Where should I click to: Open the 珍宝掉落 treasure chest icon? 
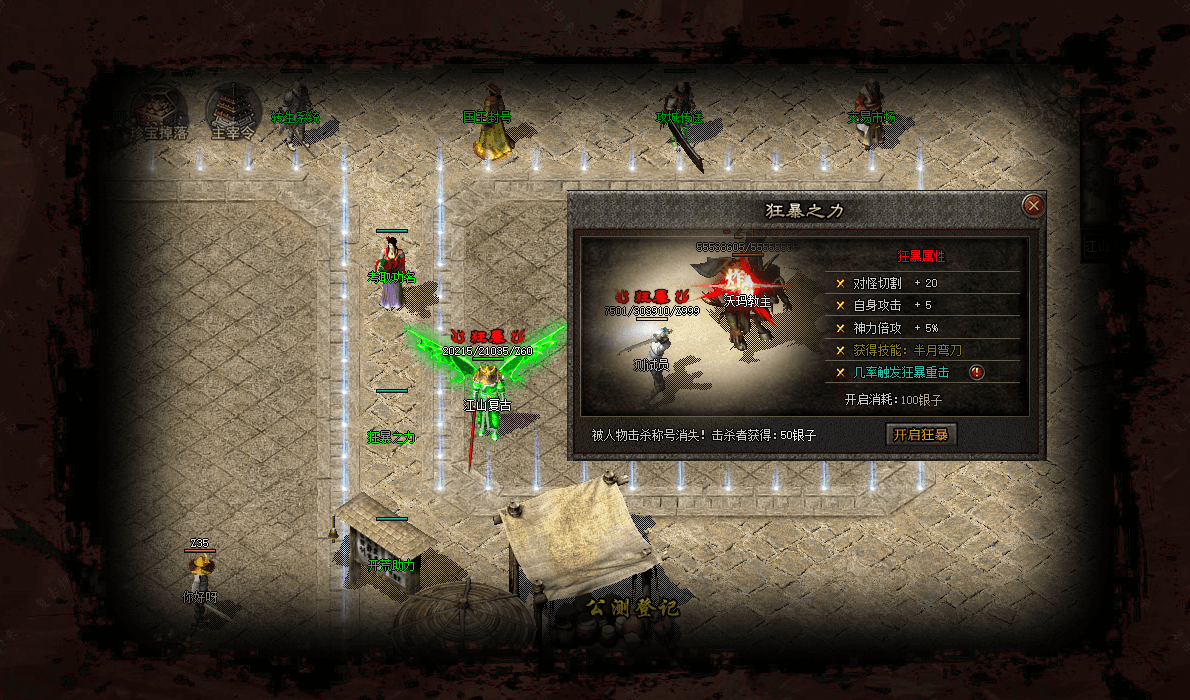(x=157, y=109)
